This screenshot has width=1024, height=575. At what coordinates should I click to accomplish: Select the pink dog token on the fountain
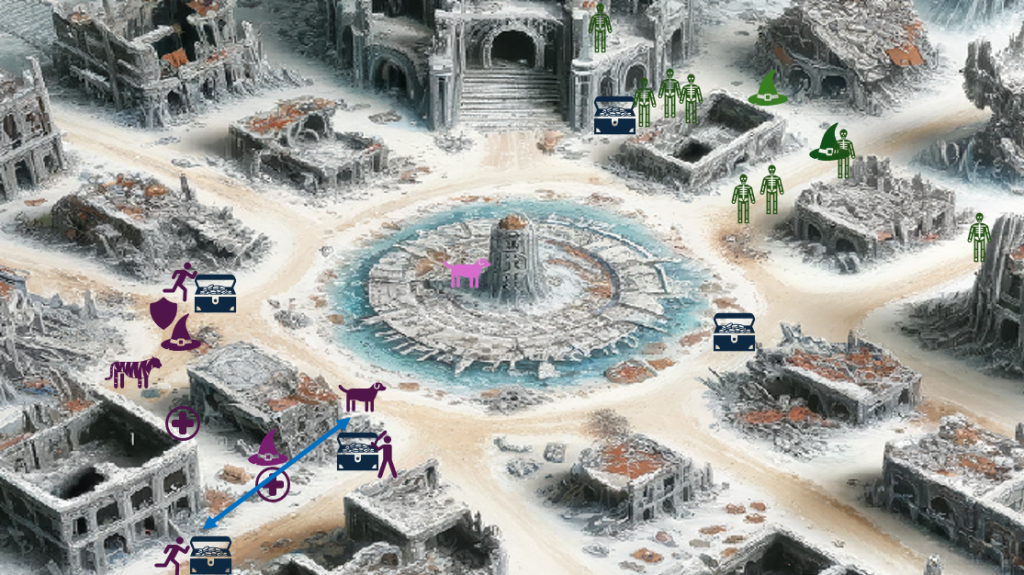pos(467,272)
